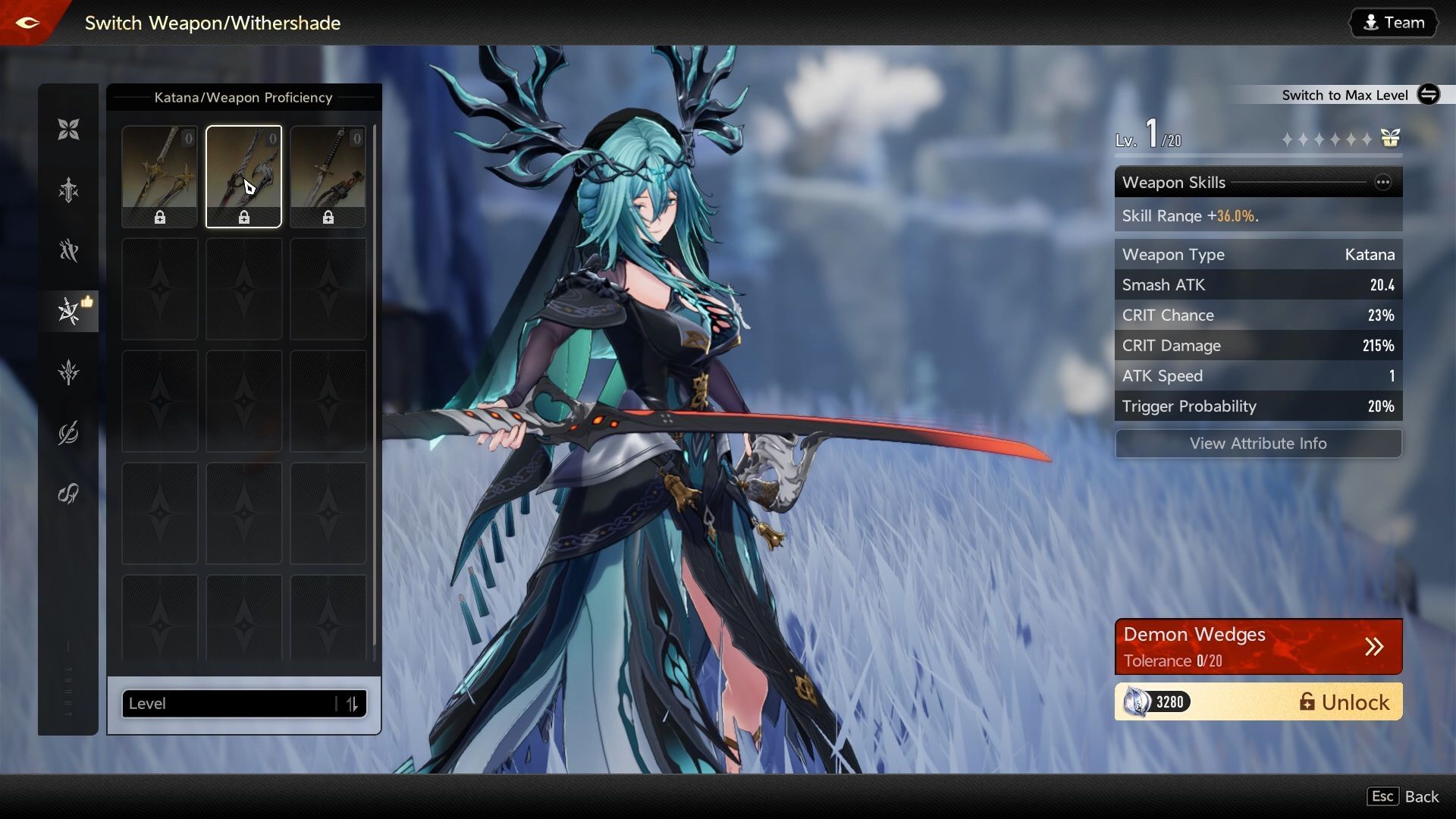Viewport: 1456px width, 819px height.
Task: Expand Demon Wedges details with double arrow
Action: (x=1374, y=646)
